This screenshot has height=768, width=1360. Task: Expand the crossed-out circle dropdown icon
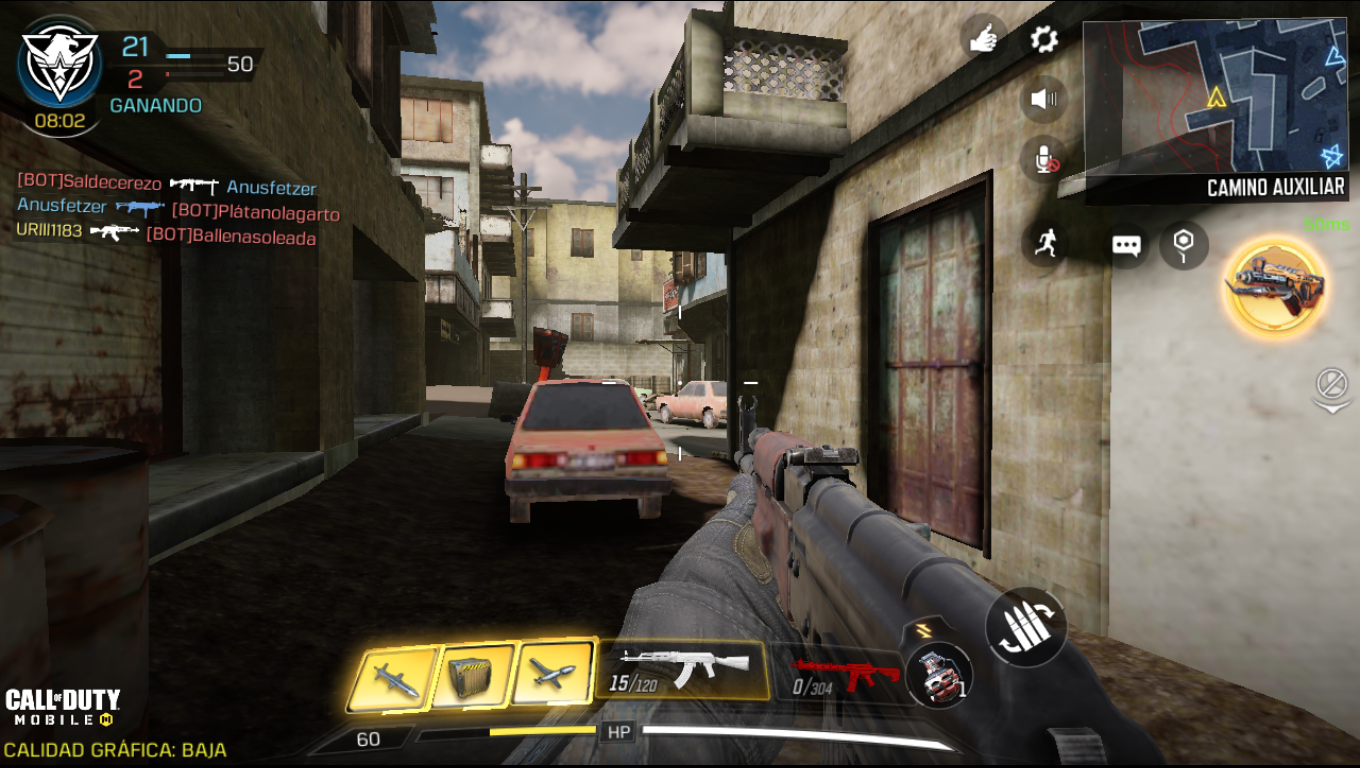point(1331,389)
